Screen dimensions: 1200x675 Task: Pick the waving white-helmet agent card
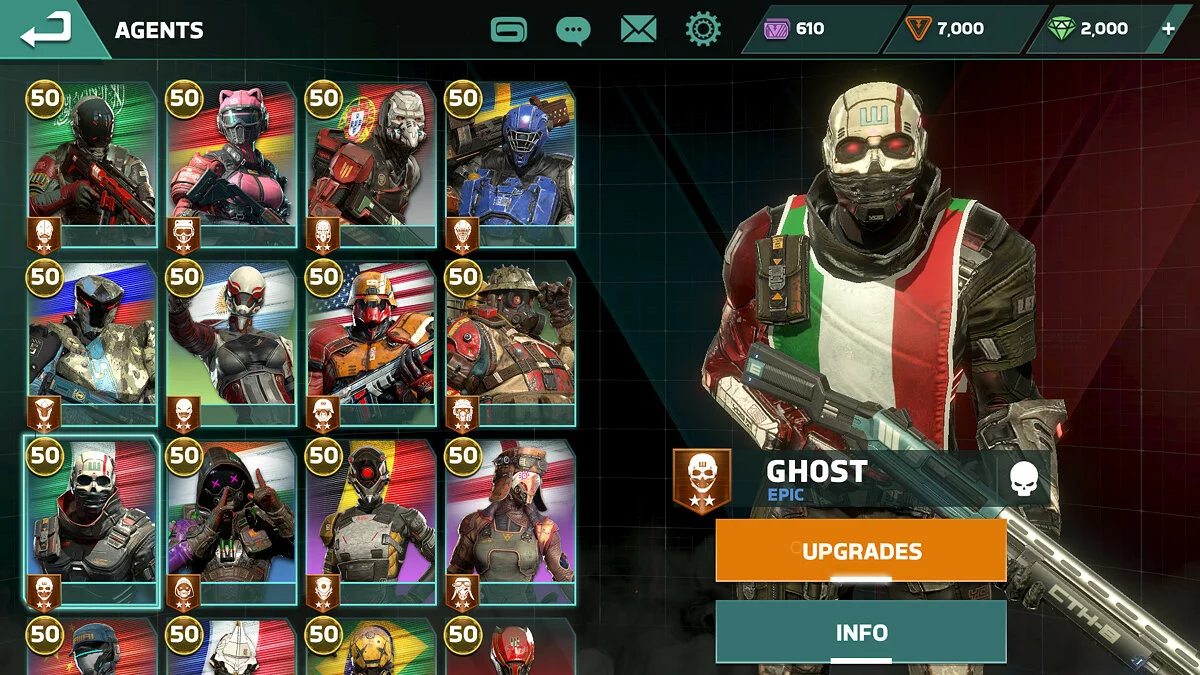(x=231, y=345)
